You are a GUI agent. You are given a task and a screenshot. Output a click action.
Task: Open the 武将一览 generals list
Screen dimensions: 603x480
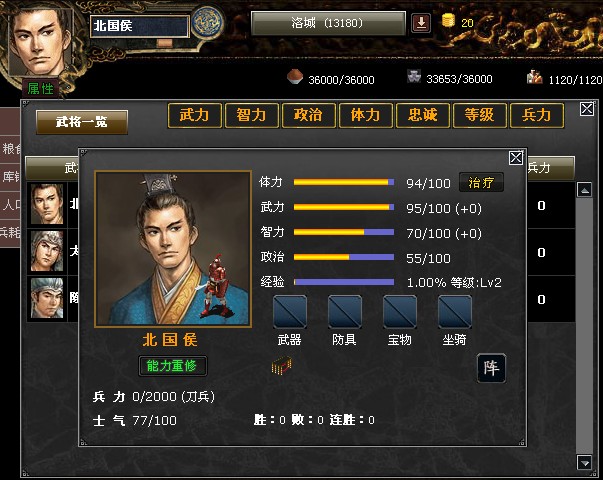click(83, 122)
